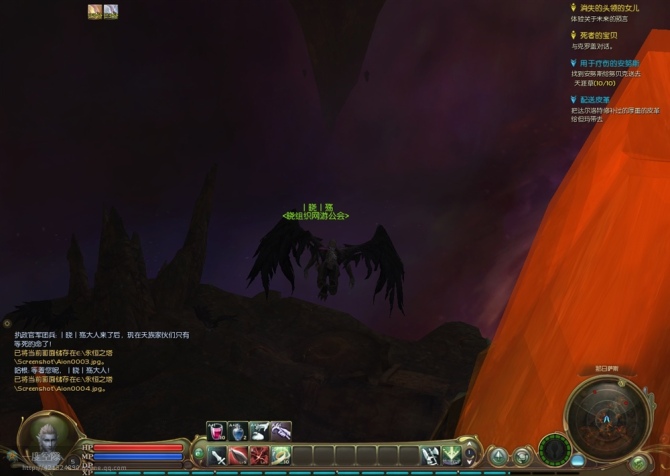Select the orange buff icon at top

(95, 11)
